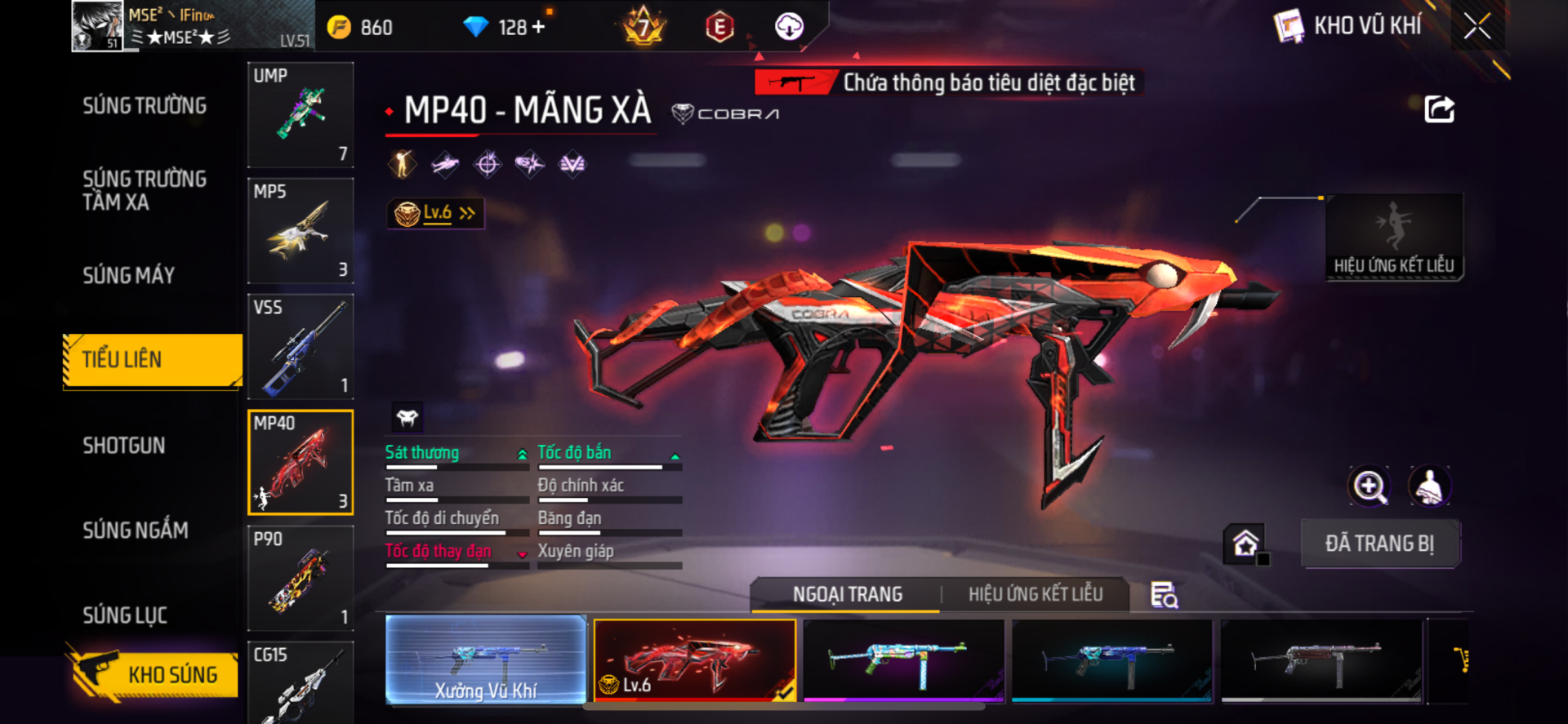Share the MP40 Cobra skin
The width and height of the screenshot is (1568, 724).
1439,109
